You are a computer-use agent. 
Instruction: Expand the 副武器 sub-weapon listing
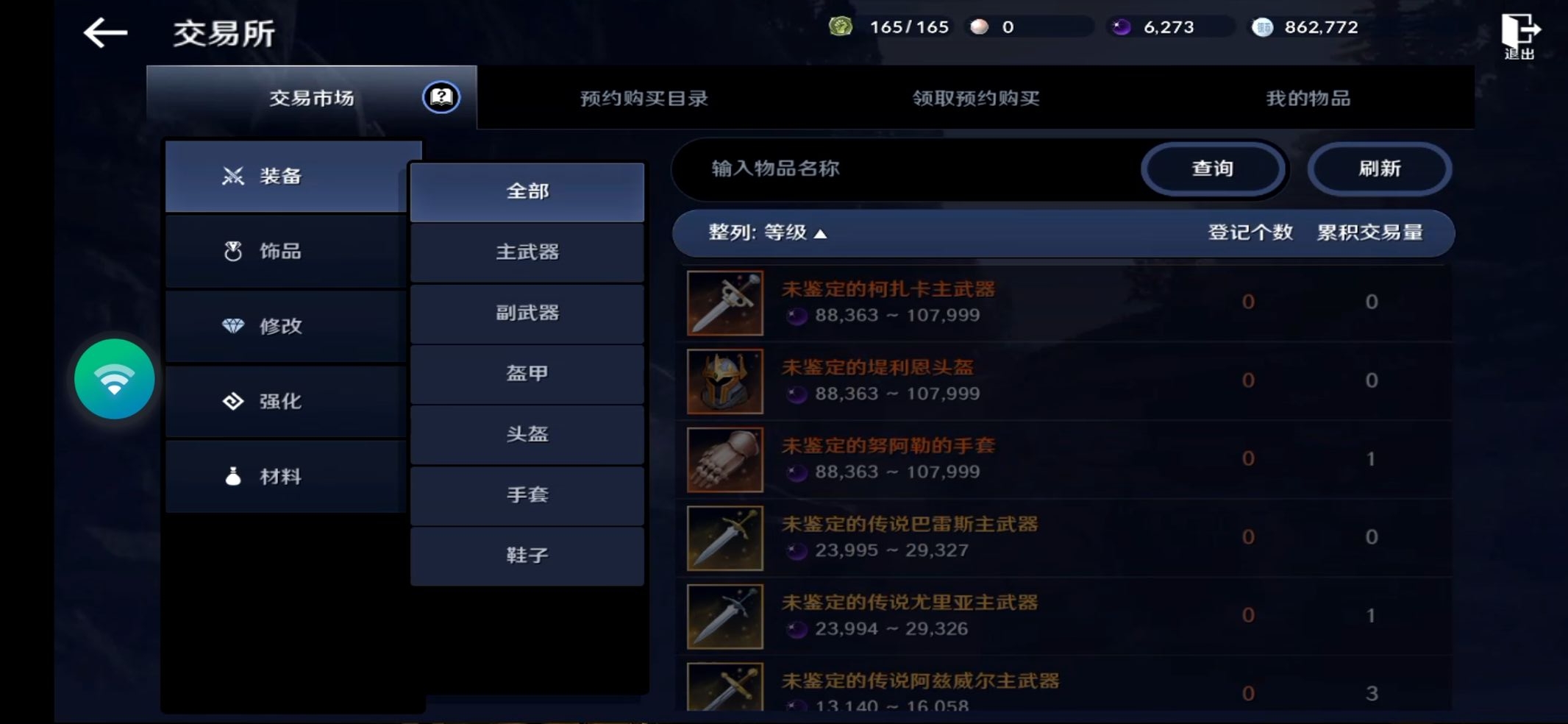[x=527, y=313]
